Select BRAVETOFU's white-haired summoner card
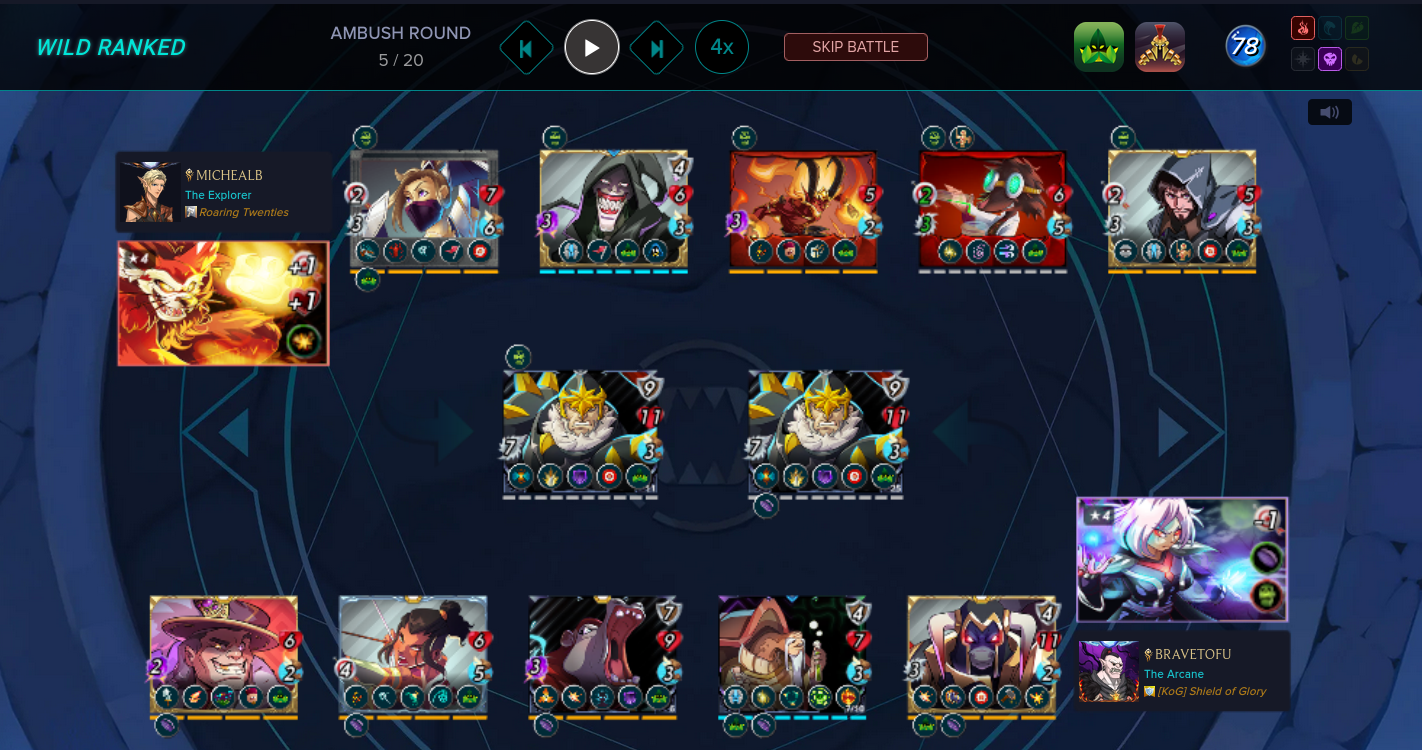This screenshot has height=750, width=1422. (1181, 560)
